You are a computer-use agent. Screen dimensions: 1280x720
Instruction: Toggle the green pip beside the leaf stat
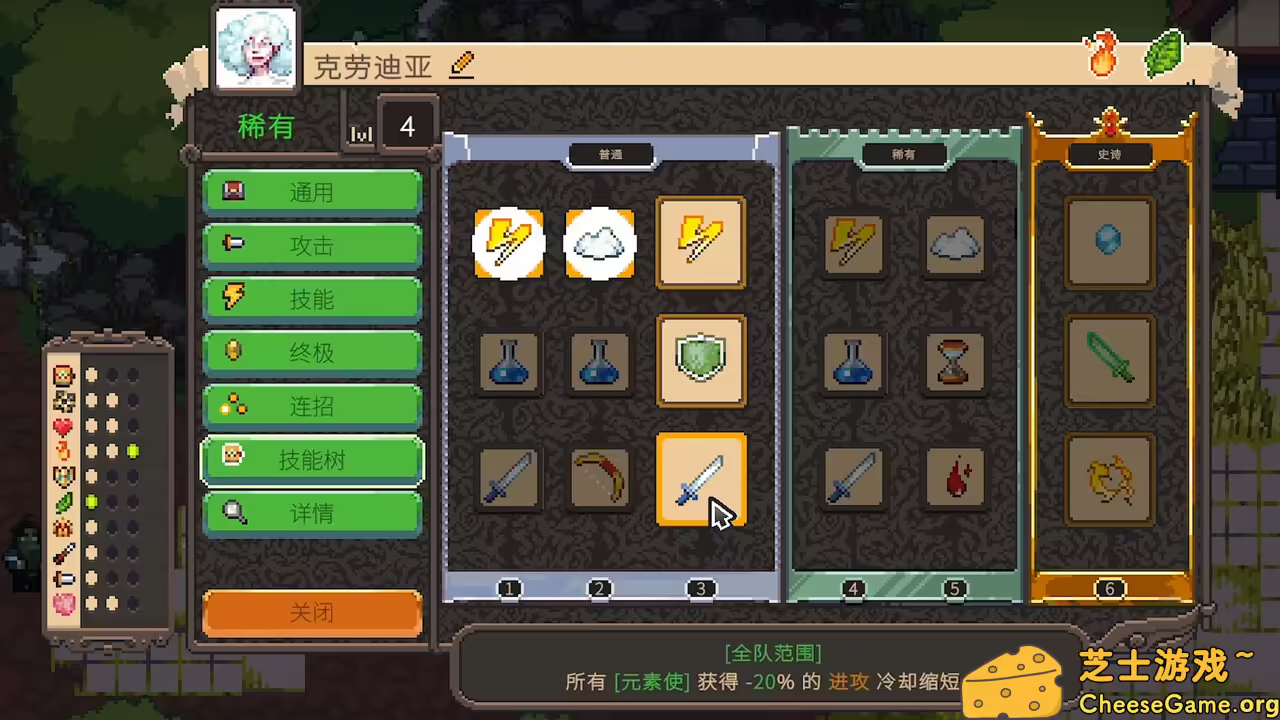tap(91, 502)
